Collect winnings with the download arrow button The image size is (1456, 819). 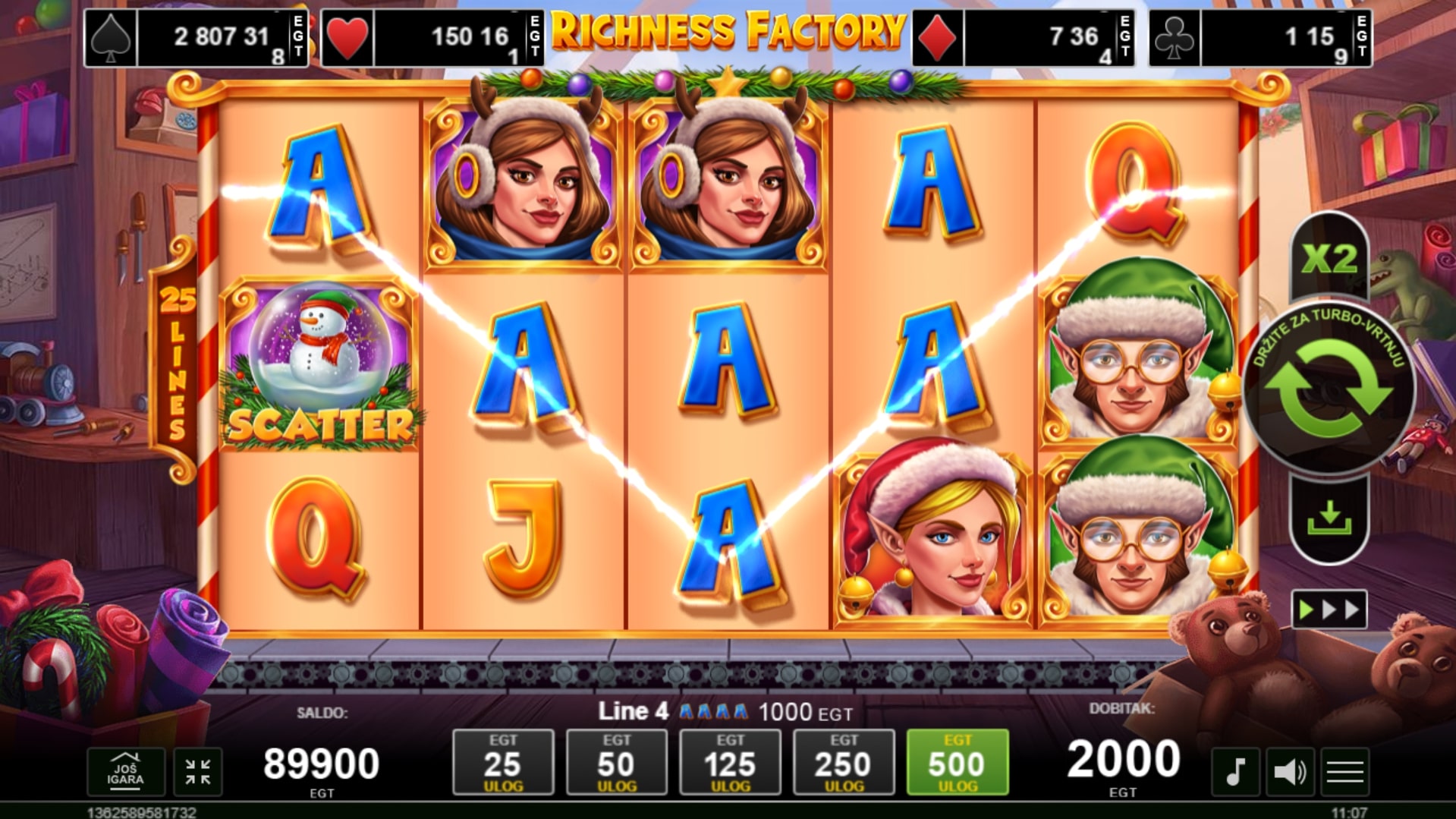point(1329,519)
